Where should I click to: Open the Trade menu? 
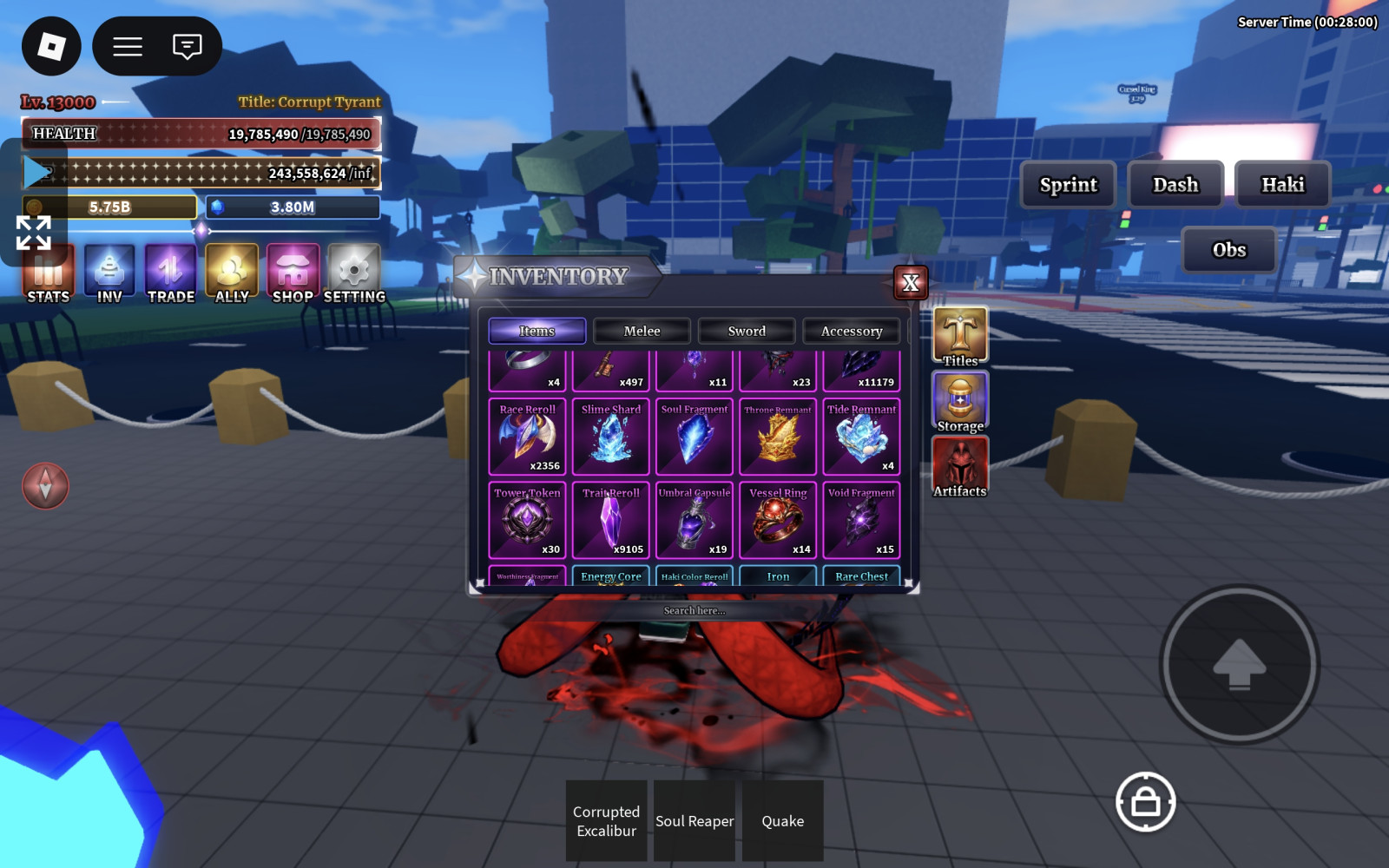(x=171, y=273)
